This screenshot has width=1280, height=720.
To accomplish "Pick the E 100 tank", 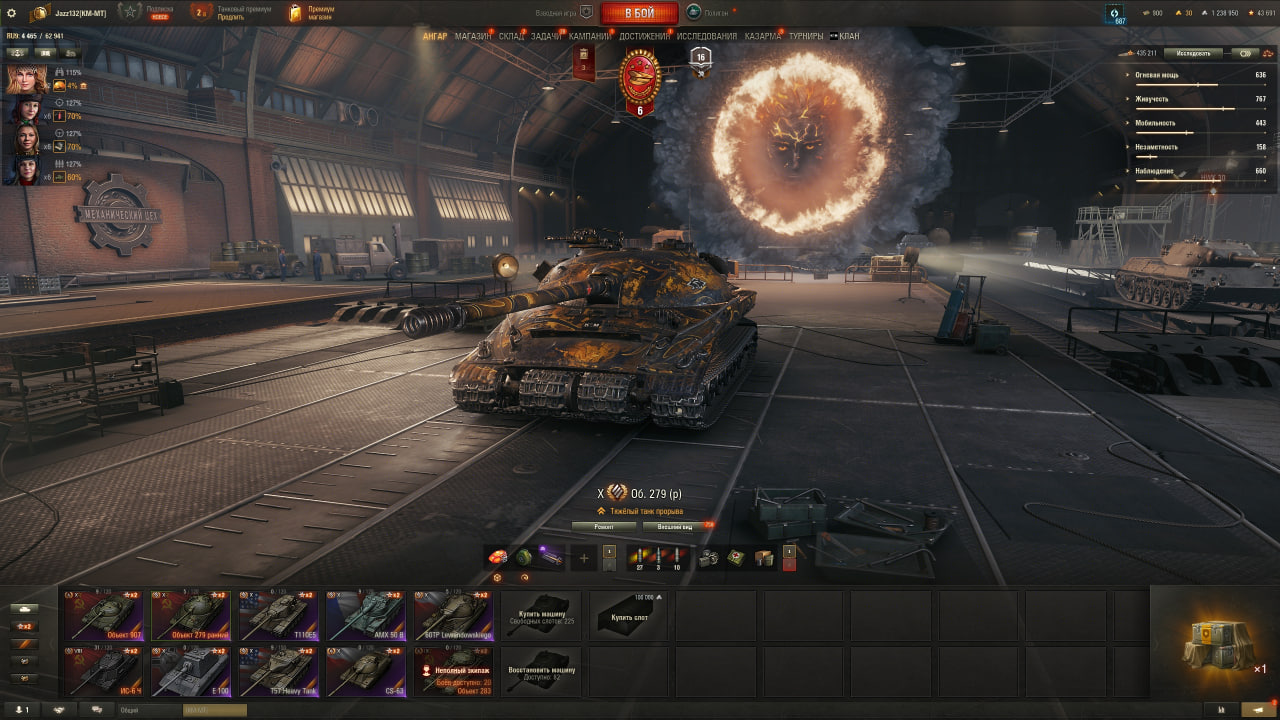I will [191, 671].
